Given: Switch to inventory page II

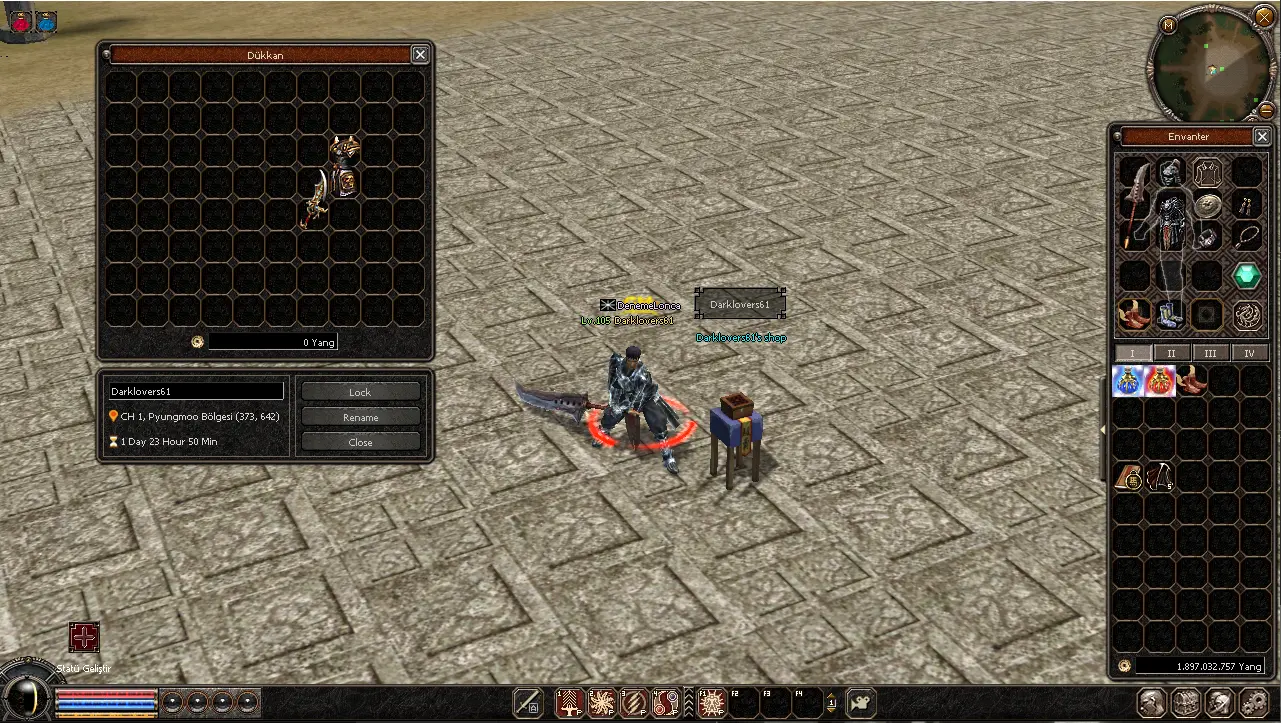Looking at the screenshot, I should pos(1171,353).
